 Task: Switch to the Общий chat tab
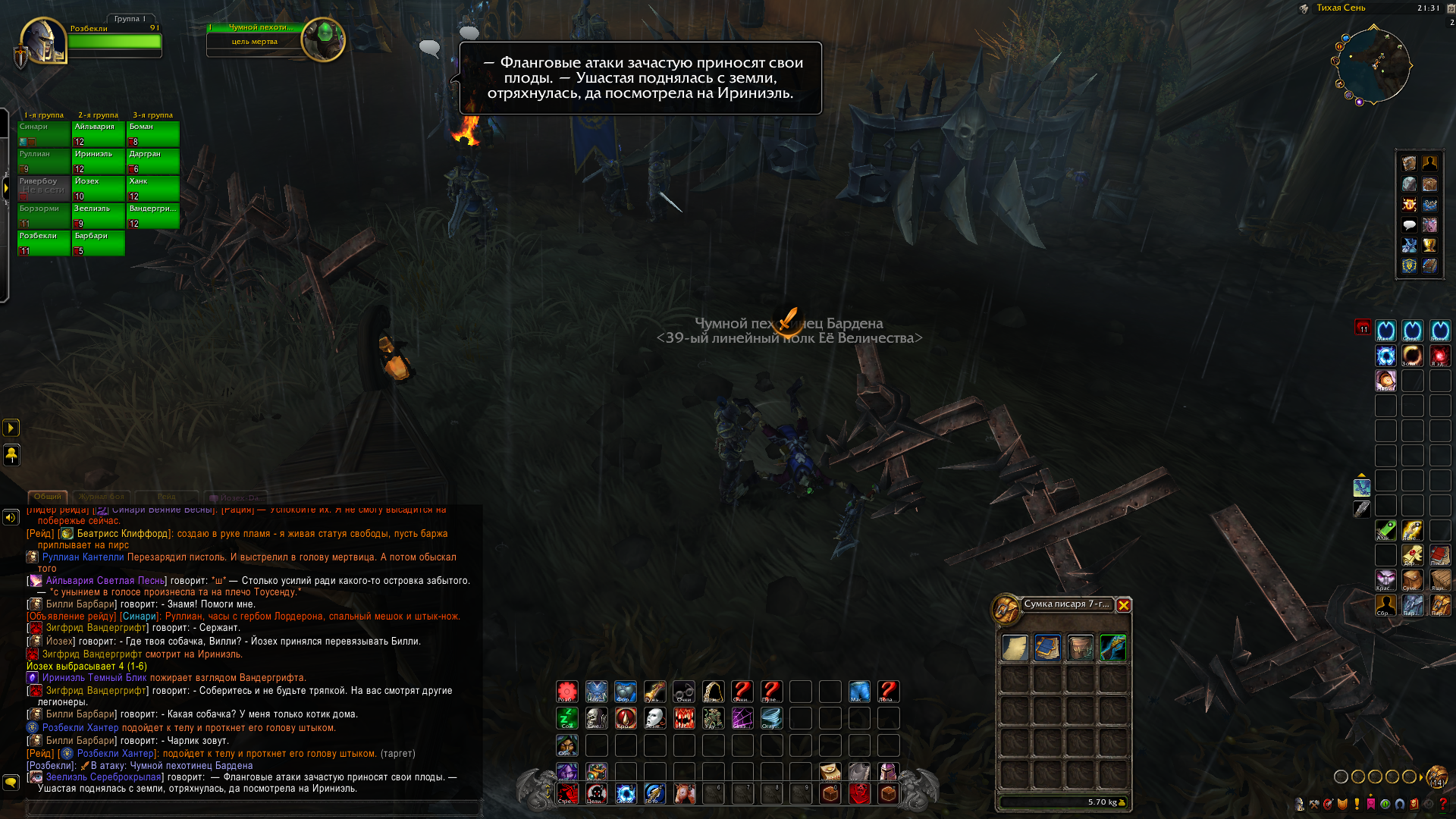click(x=47, y=497)
